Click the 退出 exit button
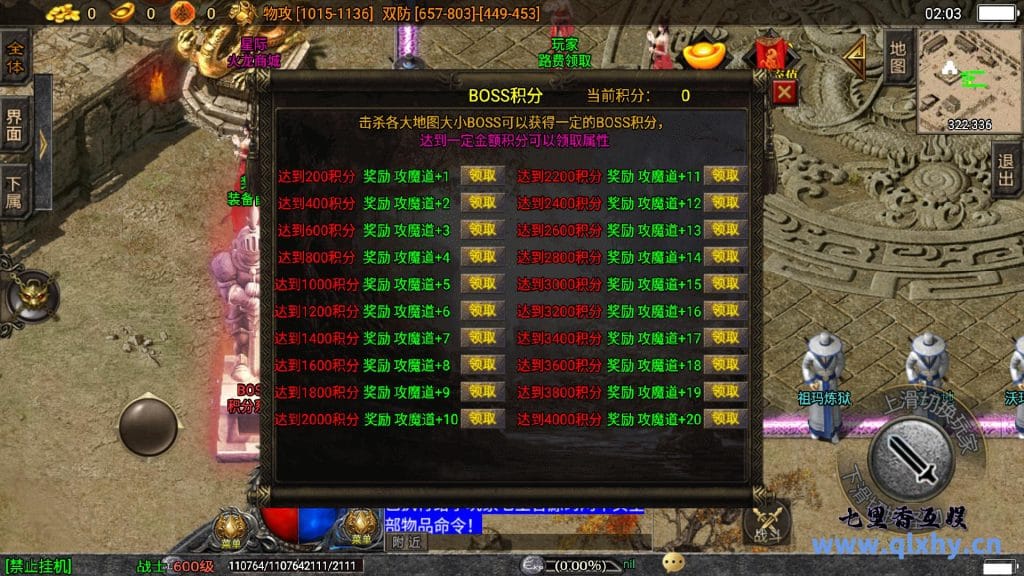The width and height of the screenshot is (1024, 576). click(1006, 170)
